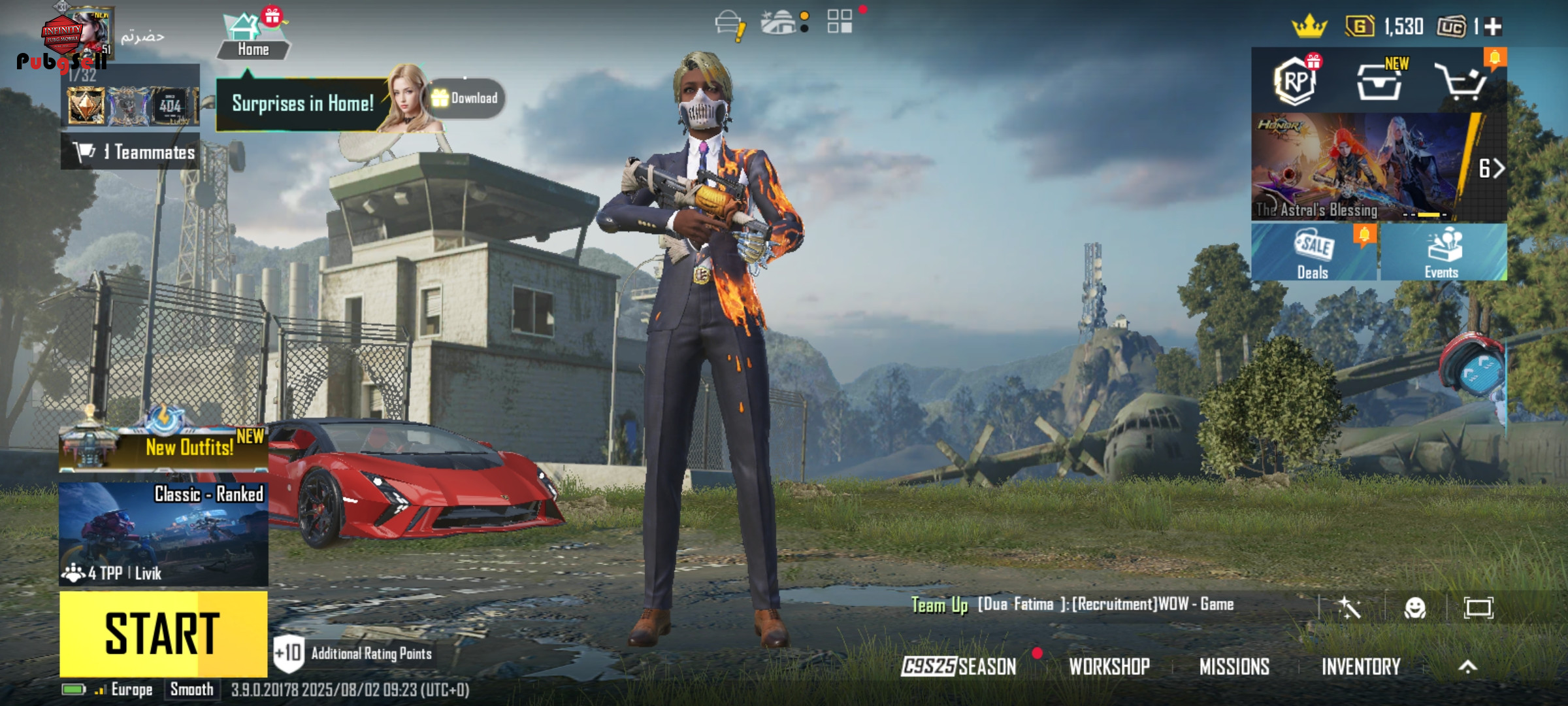
Task: Open the Inventory
Action: [x=1361, y=666]
